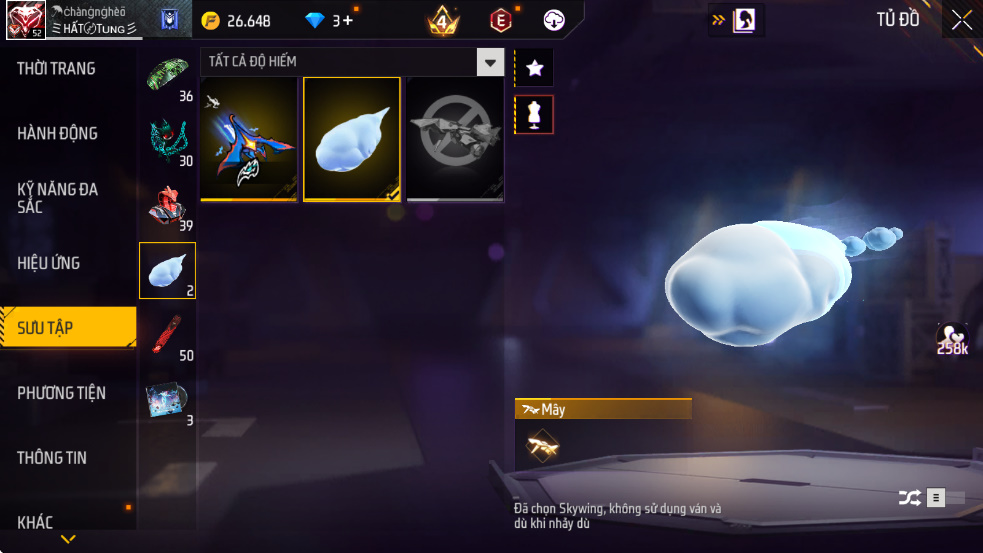Add diamonds with the plus button
Viewport: 983px width, 553px height.
coord(348,20)
